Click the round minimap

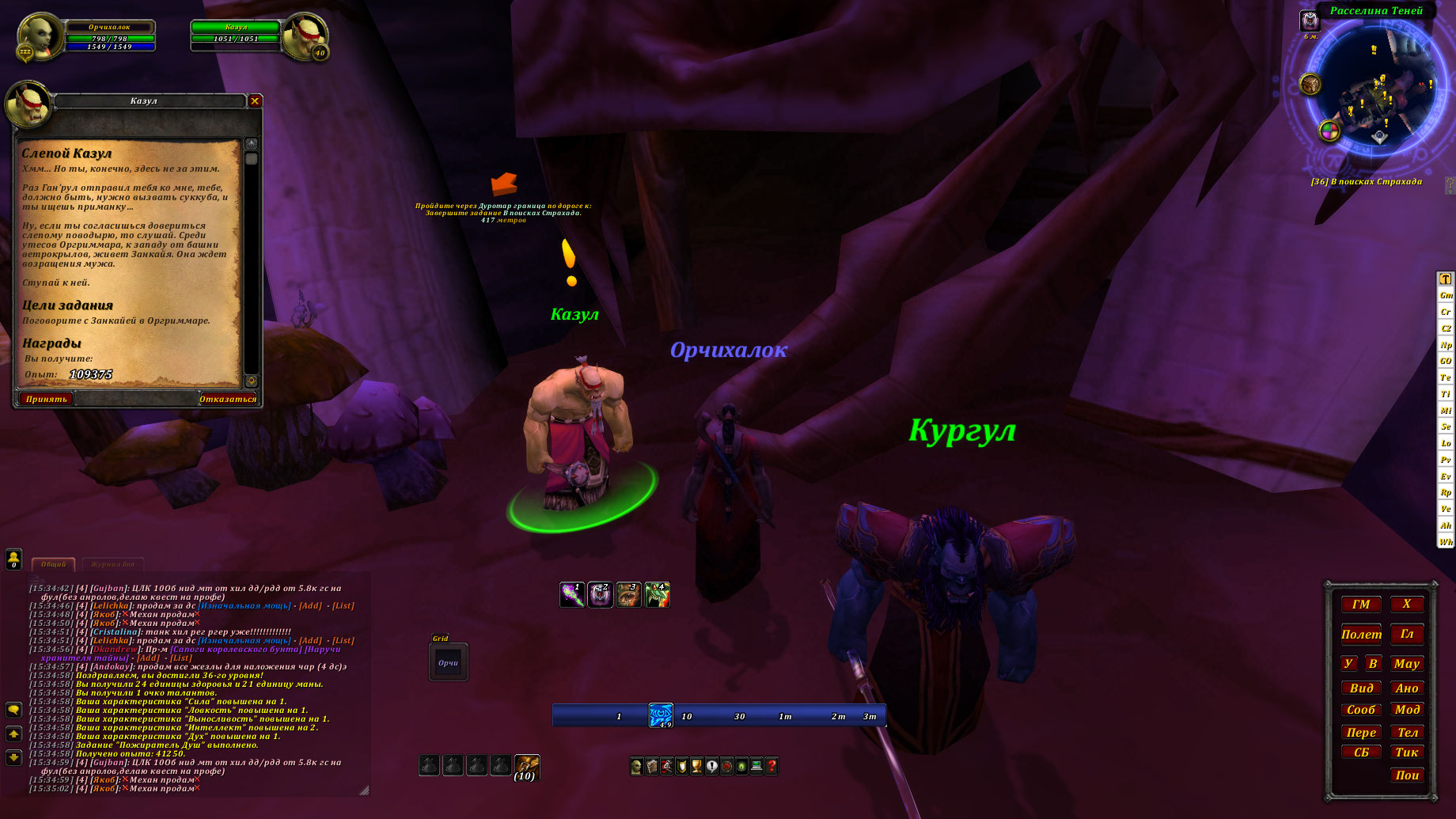pos(1375,87)
